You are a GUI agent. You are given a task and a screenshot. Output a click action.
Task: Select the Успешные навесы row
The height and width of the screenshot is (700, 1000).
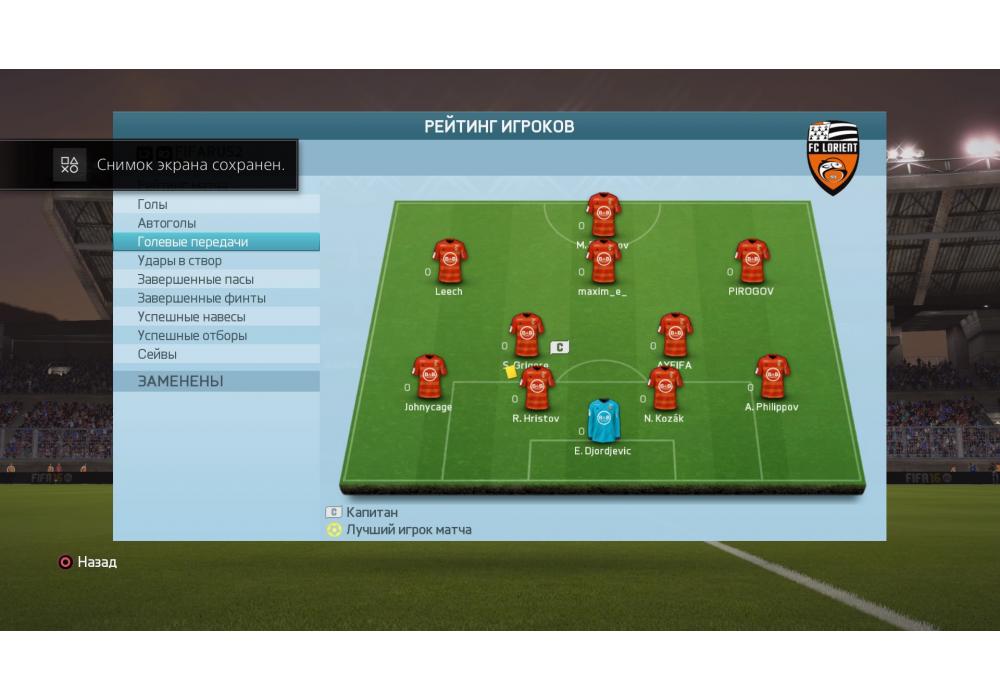pos(216,317)
